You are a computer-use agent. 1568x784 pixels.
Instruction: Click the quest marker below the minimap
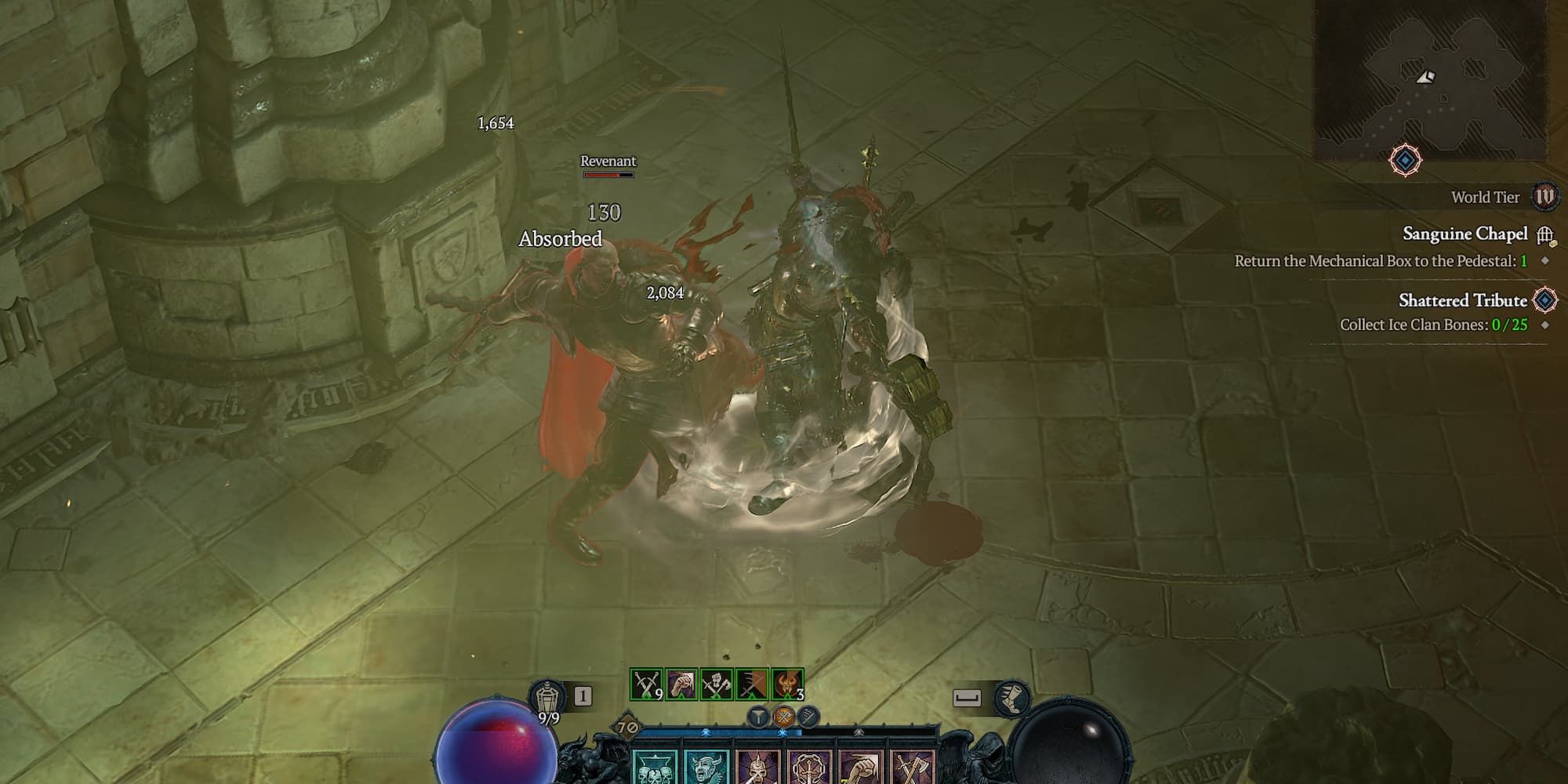(1405, 161)
